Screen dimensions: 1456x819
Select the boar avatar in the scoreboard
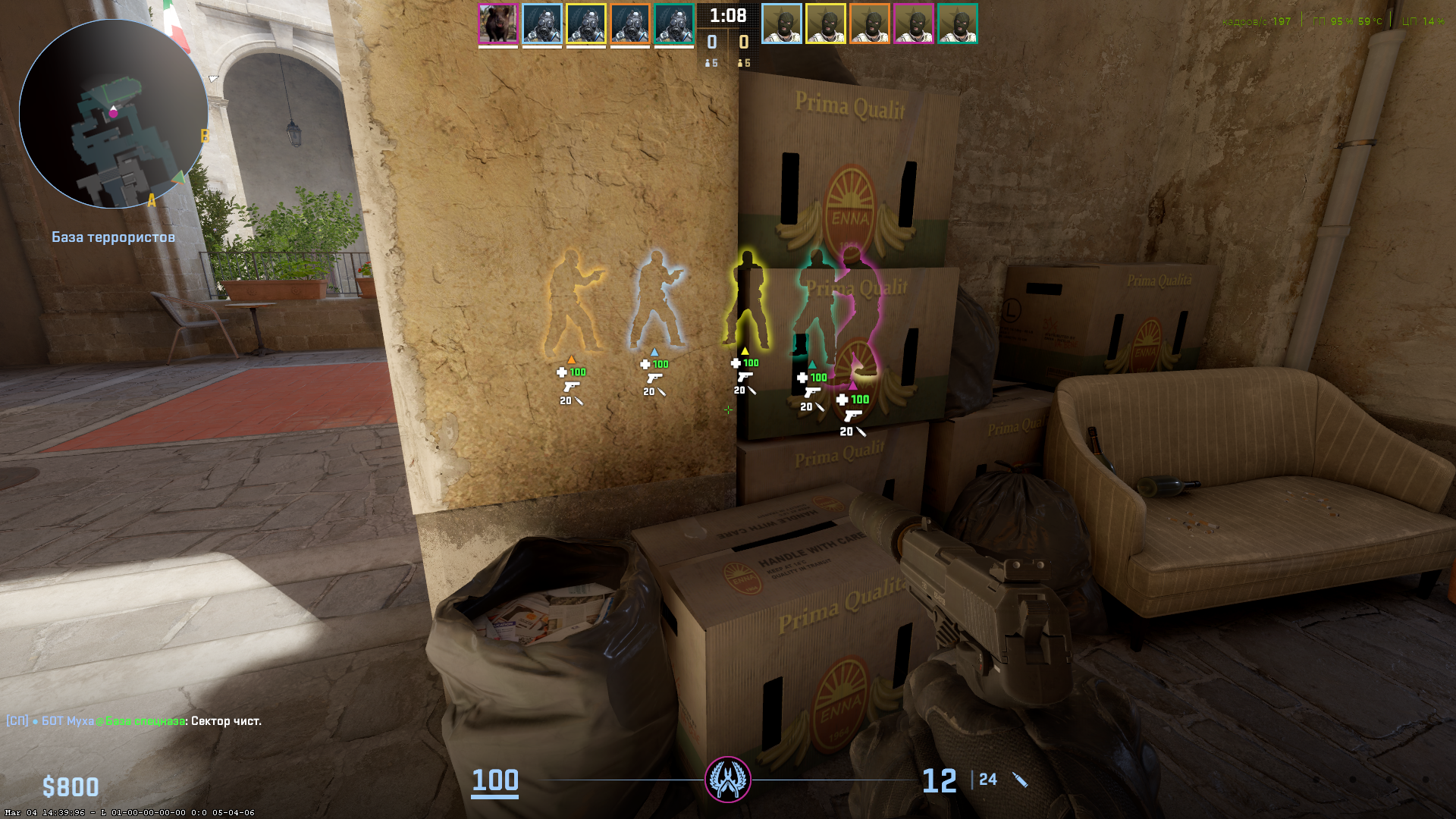pos(498,24)
